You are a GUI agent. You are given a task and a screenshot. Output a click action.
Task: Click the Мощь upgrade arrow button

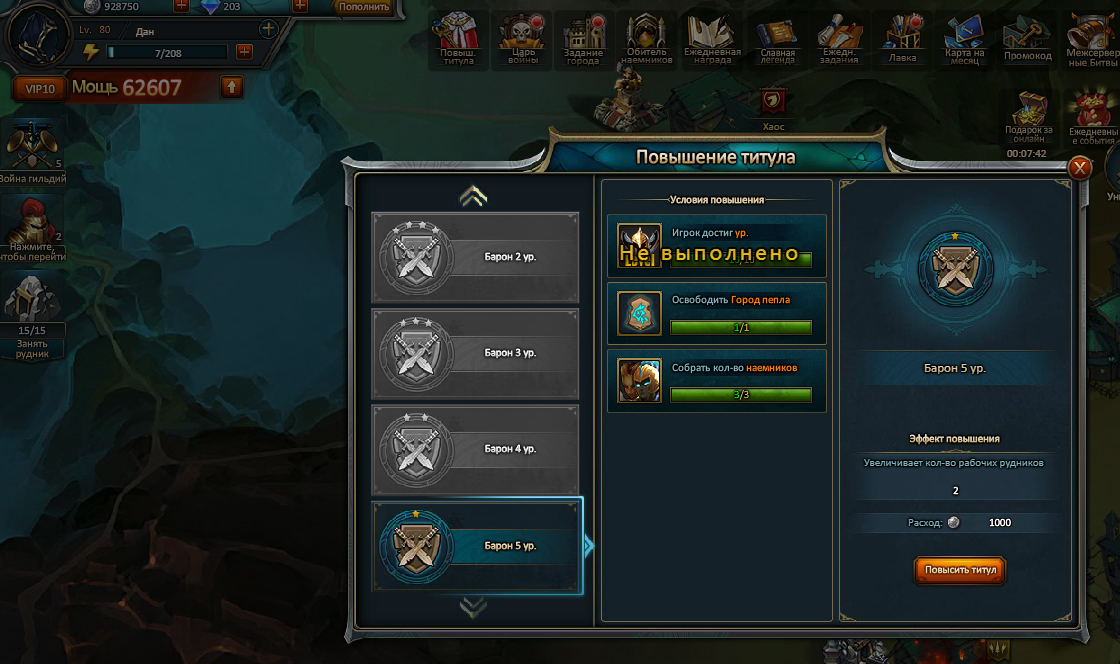coord(231,87)
